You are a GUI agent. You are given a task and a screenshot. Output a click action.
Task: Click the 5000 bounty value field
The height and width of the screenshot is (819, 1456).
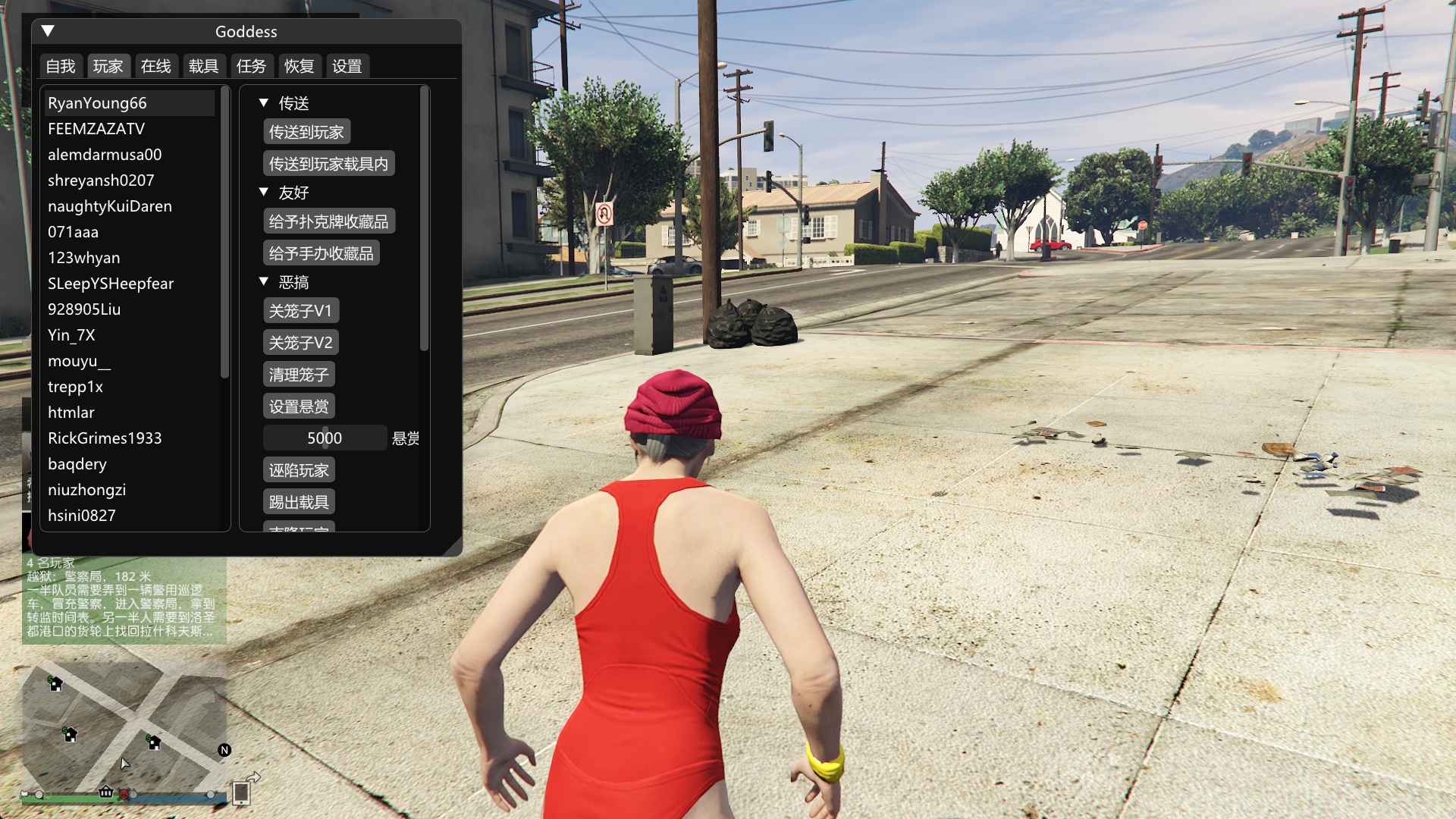coord(325,438)
